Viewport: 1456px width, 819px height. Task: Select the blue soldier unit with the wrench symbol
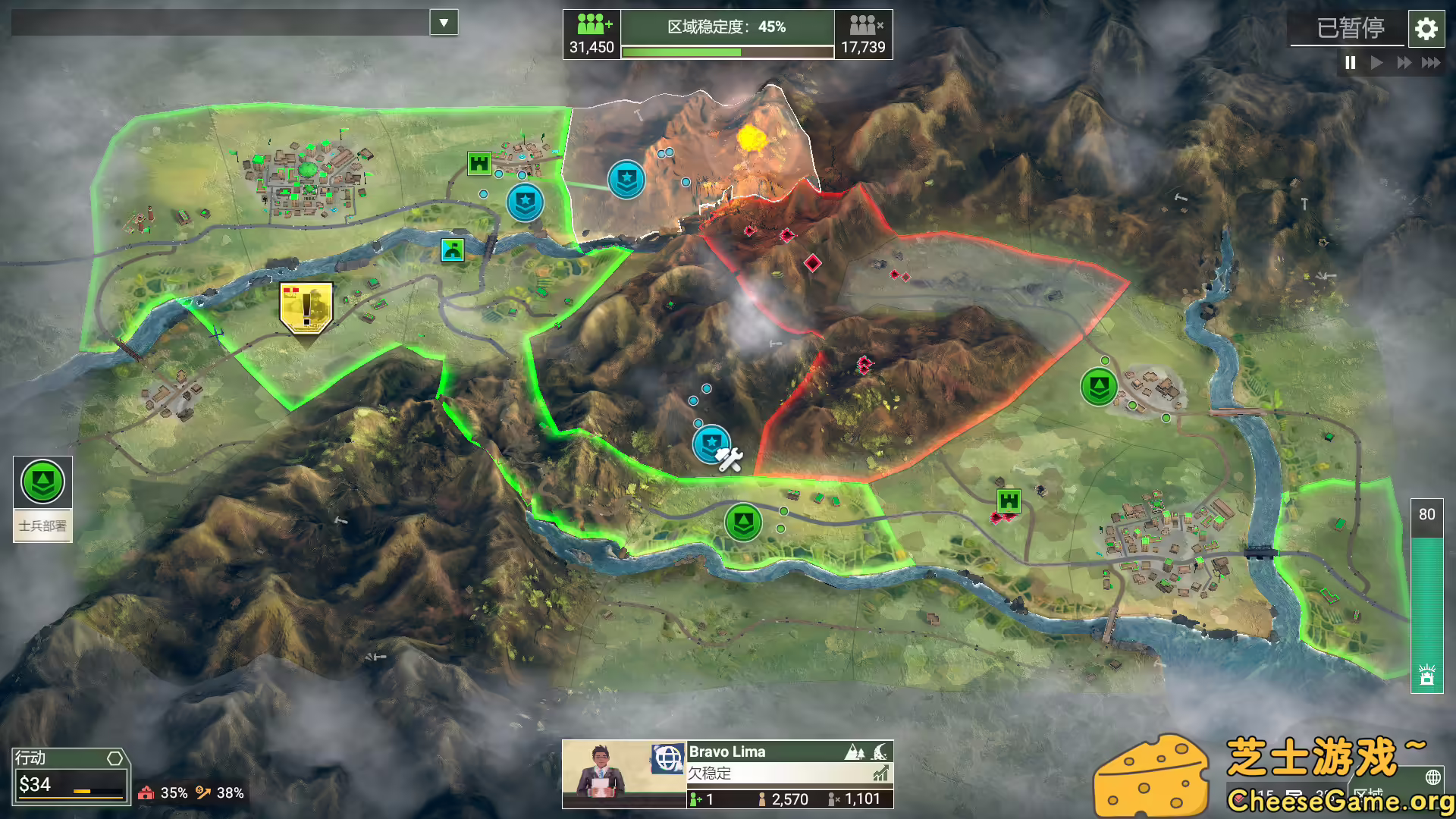pyautogui.click(x=711, y=443)
